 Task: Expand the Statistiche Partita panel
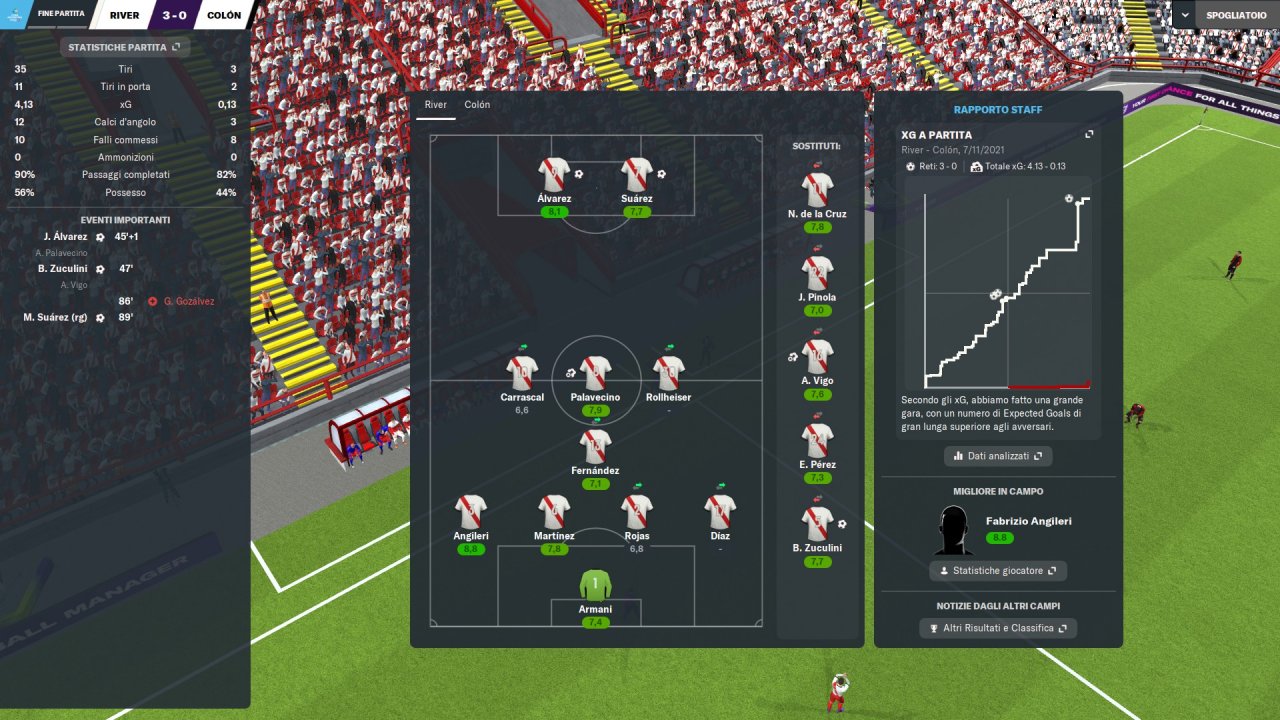124,47
